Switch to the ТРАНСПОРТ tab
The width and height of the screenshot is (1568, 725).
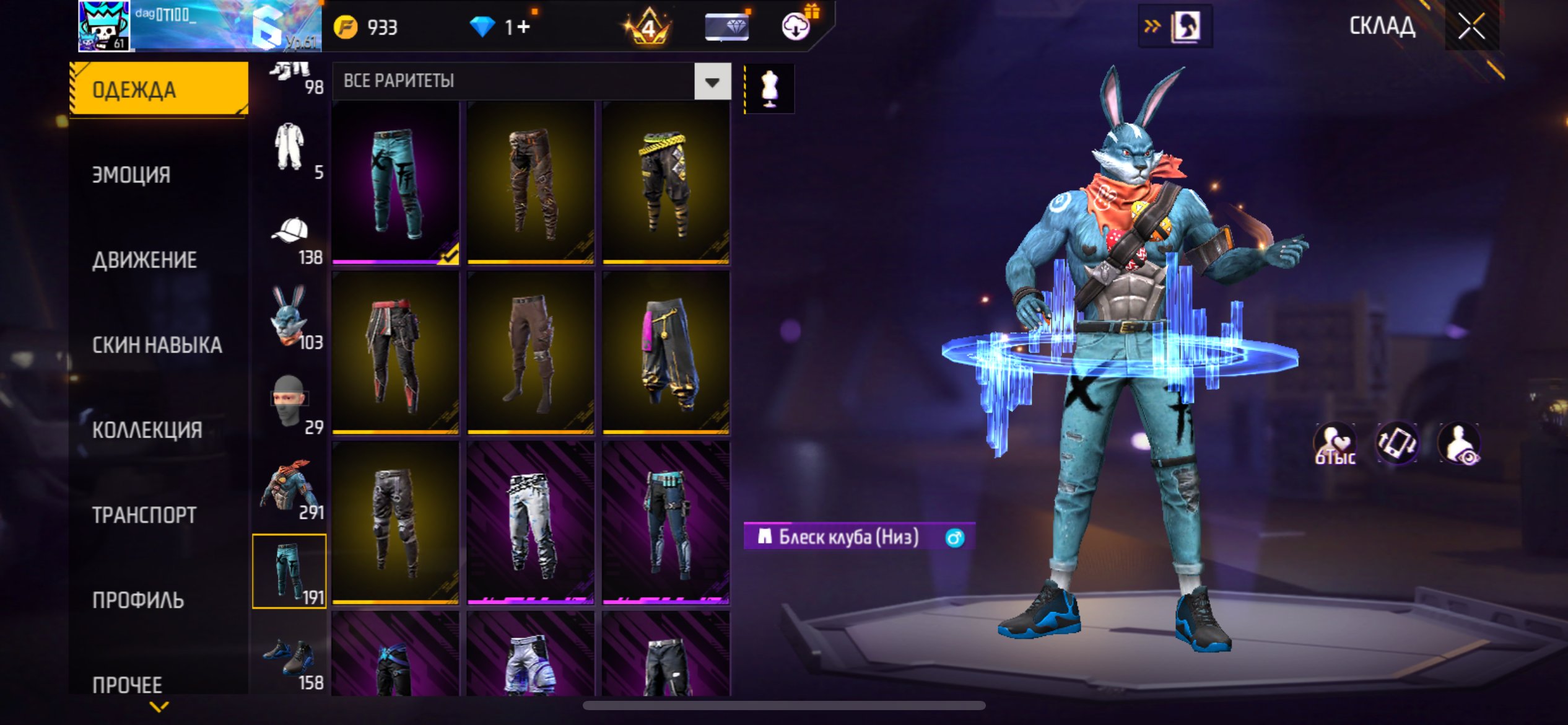click(144, 514)
